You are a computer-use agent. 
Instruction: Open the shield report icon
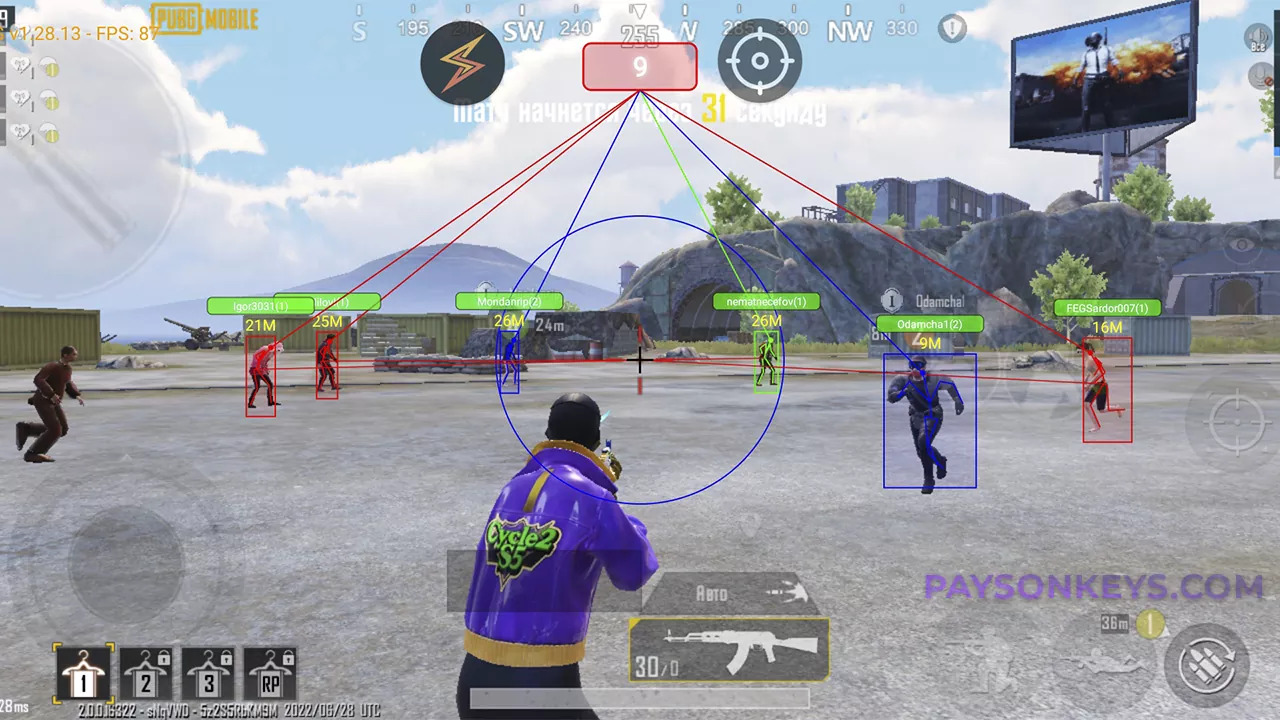952,28
